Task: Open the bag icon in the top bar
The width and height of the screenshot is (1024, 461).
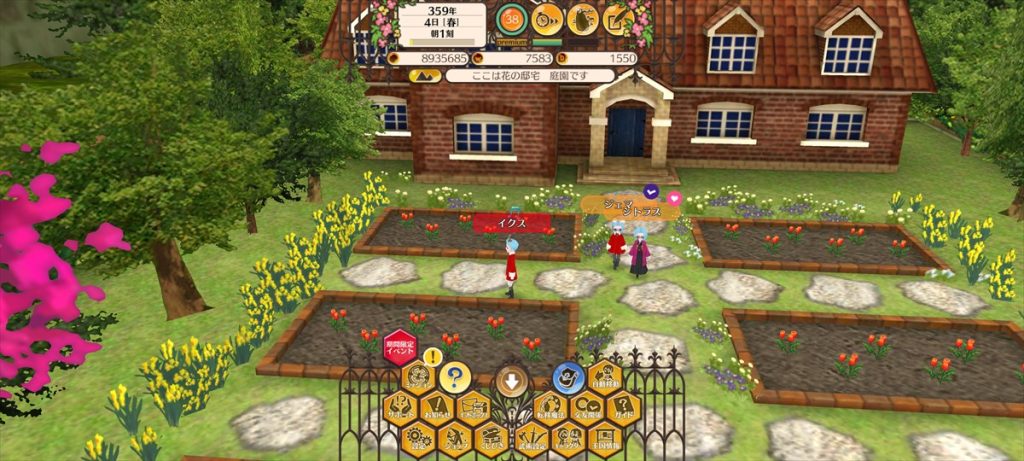Action: pos(583,18)
